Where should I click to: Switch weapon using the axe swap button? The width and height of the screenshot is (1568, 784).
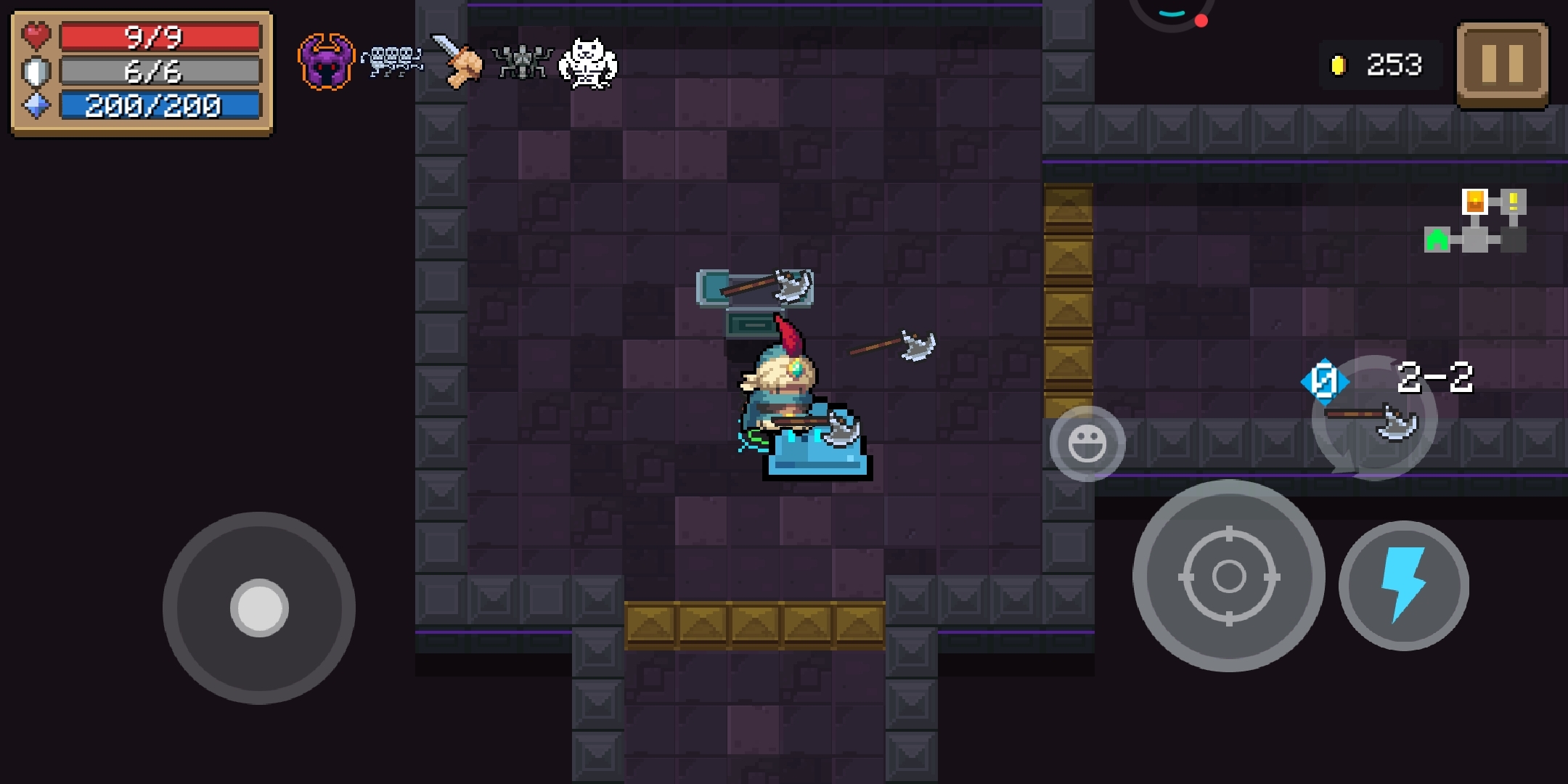click(1373, 420)
